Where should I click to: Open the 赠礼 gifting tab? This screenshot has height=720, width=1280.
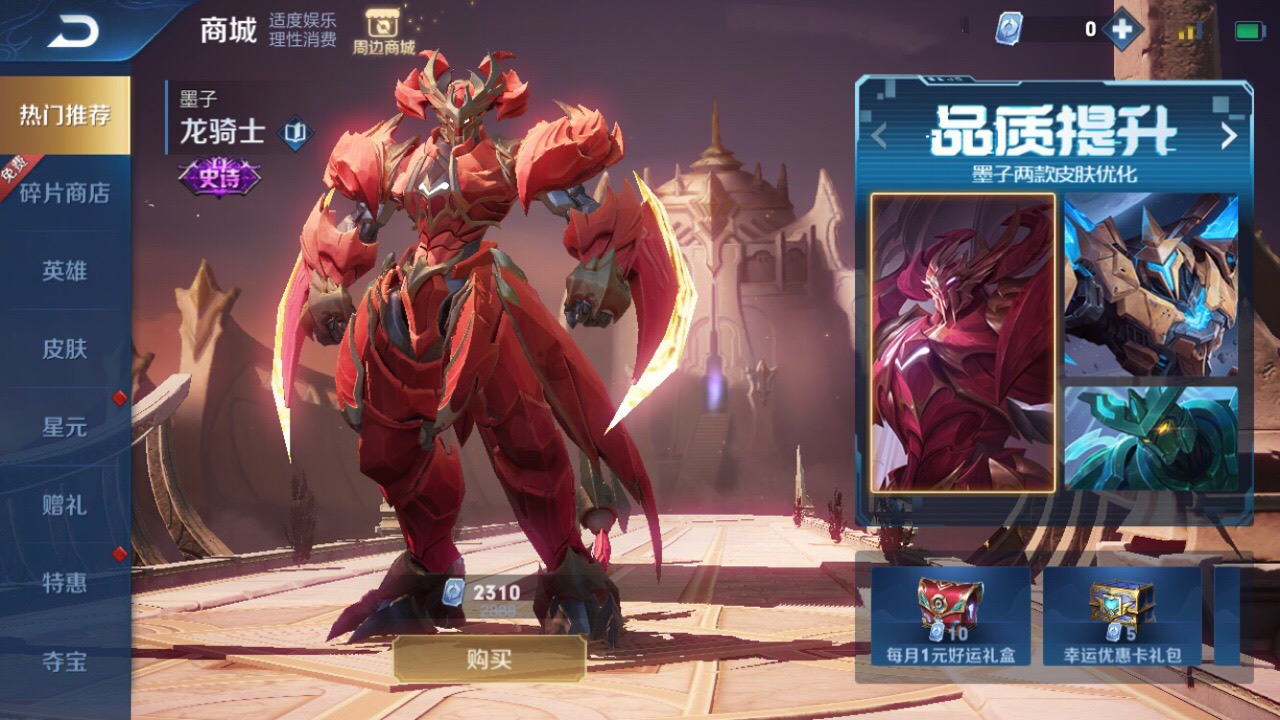click(x=65, y=505)
